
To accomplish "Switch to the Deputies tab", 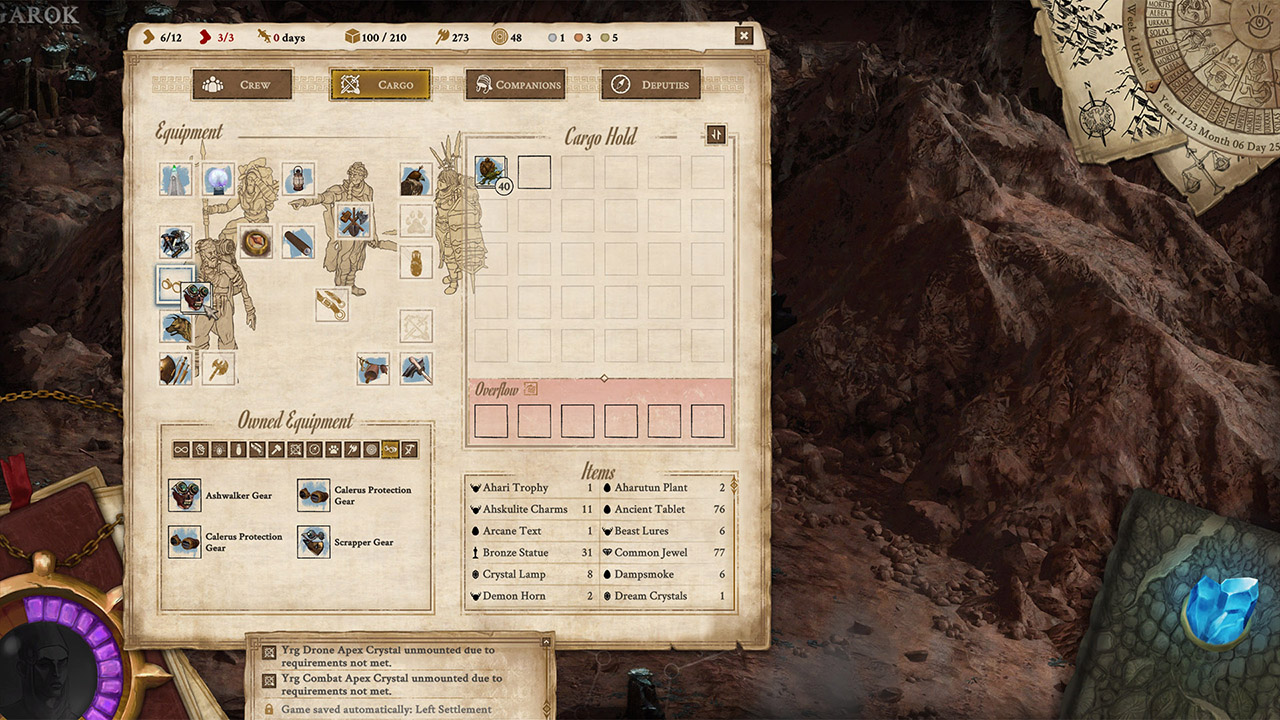I will point(649,84).
